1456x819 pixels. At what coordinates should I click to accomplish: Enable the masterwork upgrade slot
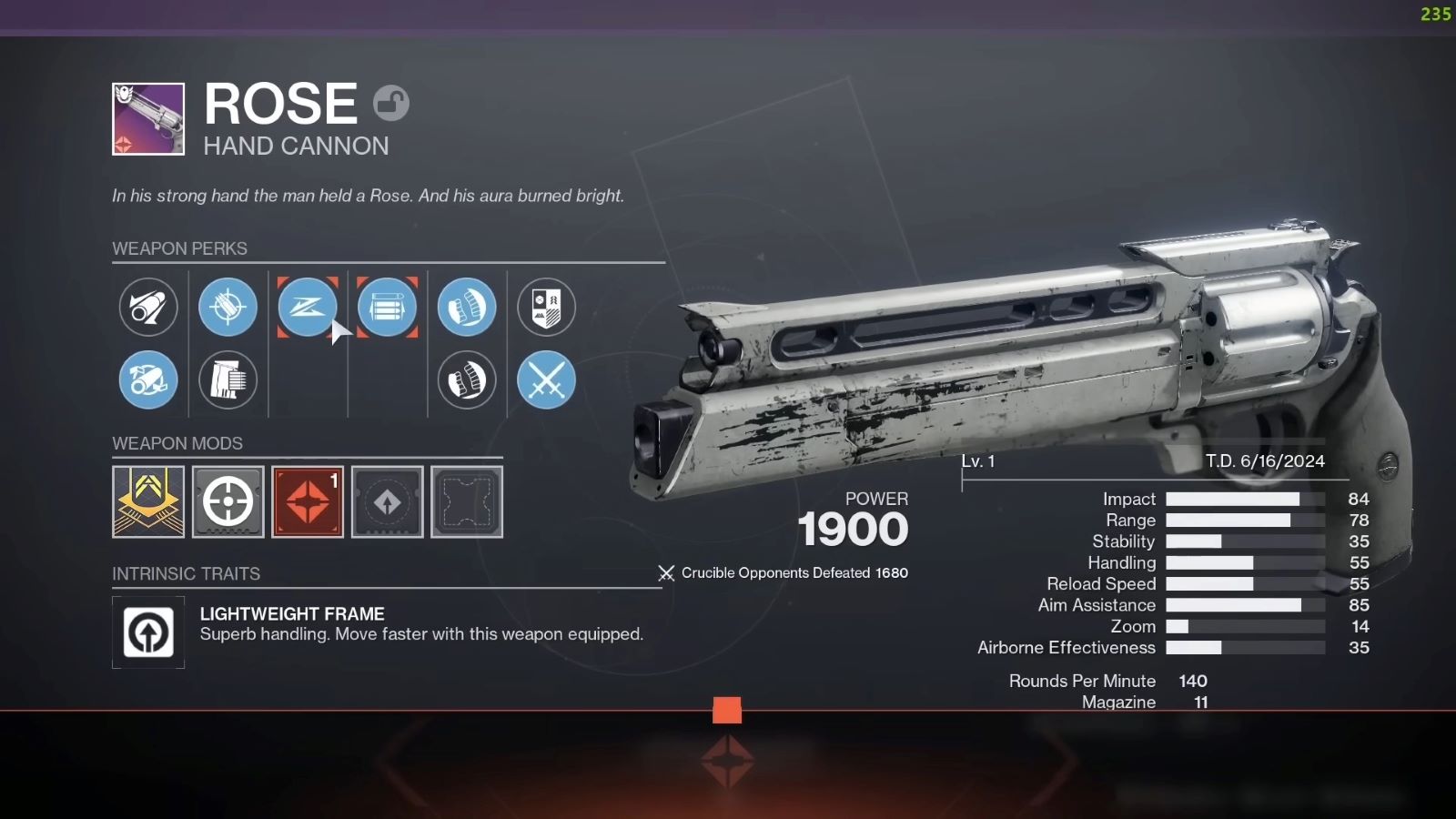point(387,501)
